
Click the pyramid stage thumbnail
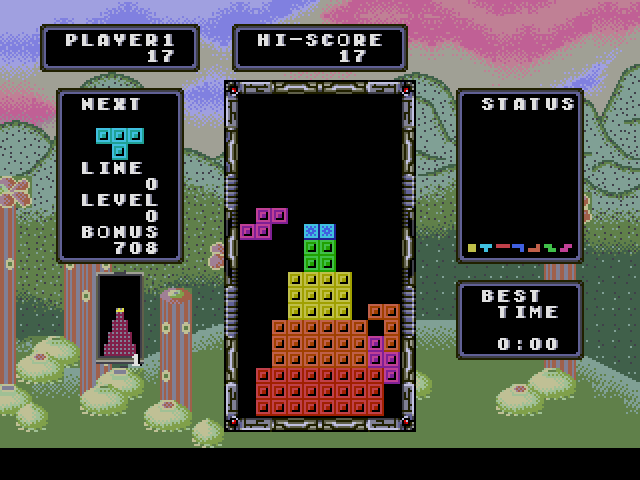[x=120, y=330]
